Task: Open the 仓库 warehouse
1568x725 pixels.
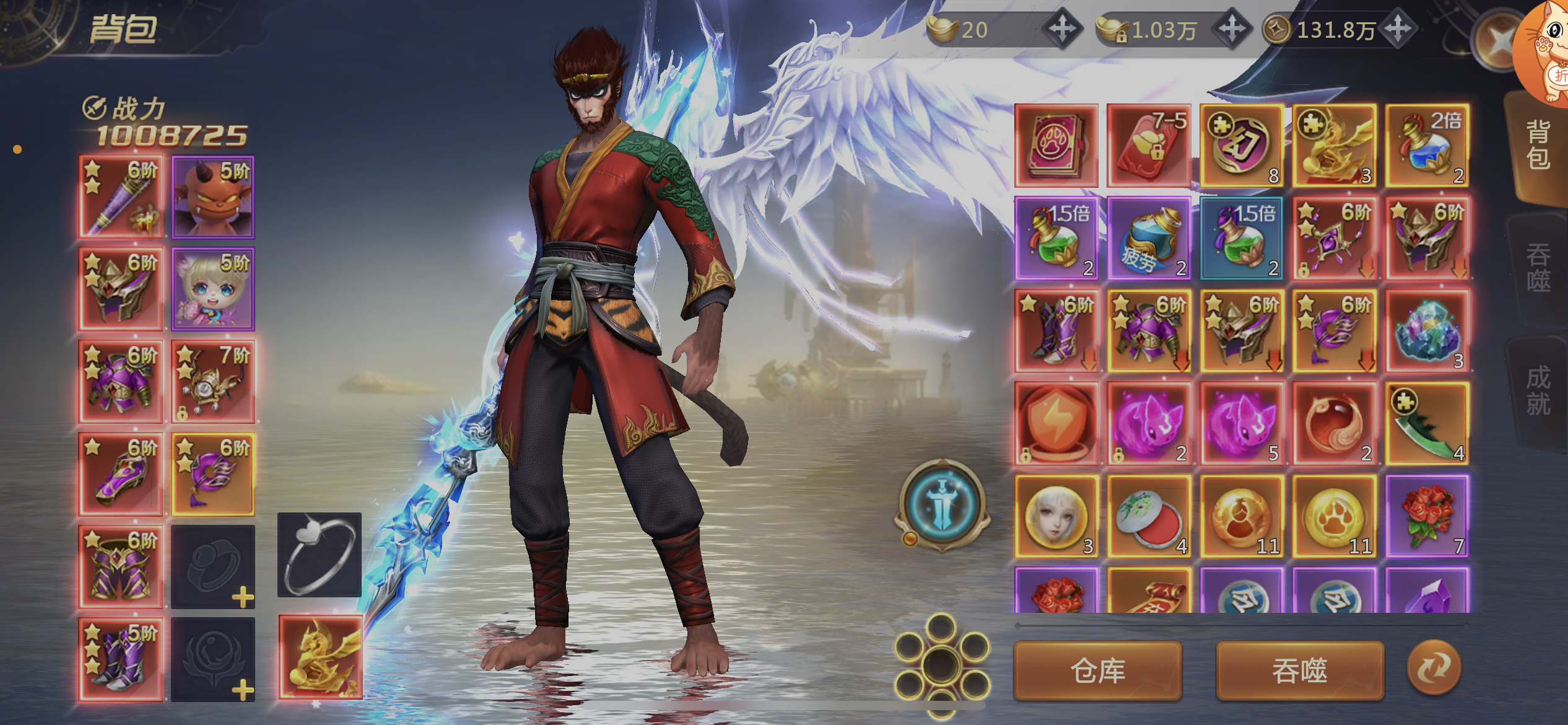Action: click(1097, 671)
